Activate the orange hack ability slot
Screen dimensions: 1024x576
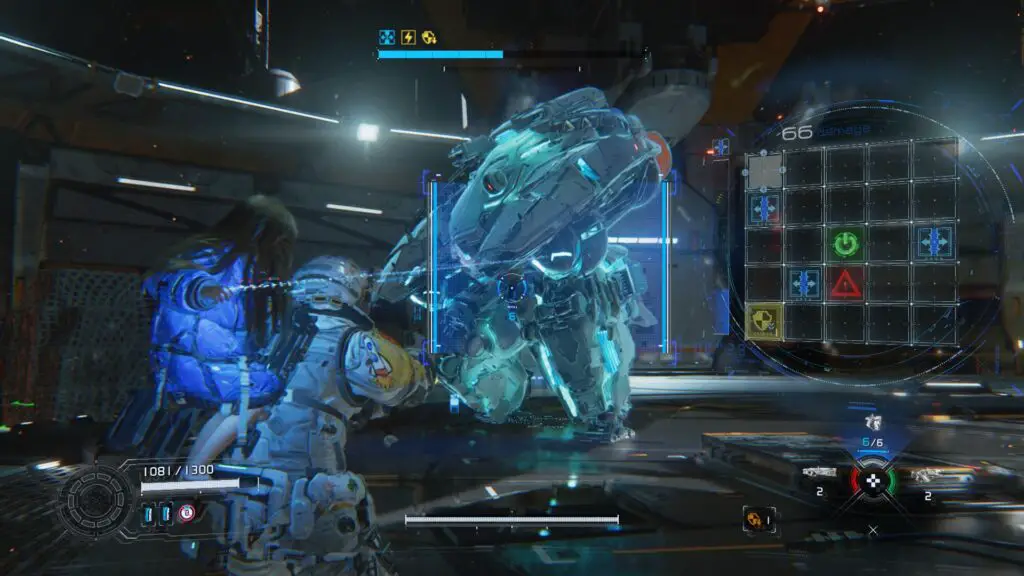click(x=757, y=518)
